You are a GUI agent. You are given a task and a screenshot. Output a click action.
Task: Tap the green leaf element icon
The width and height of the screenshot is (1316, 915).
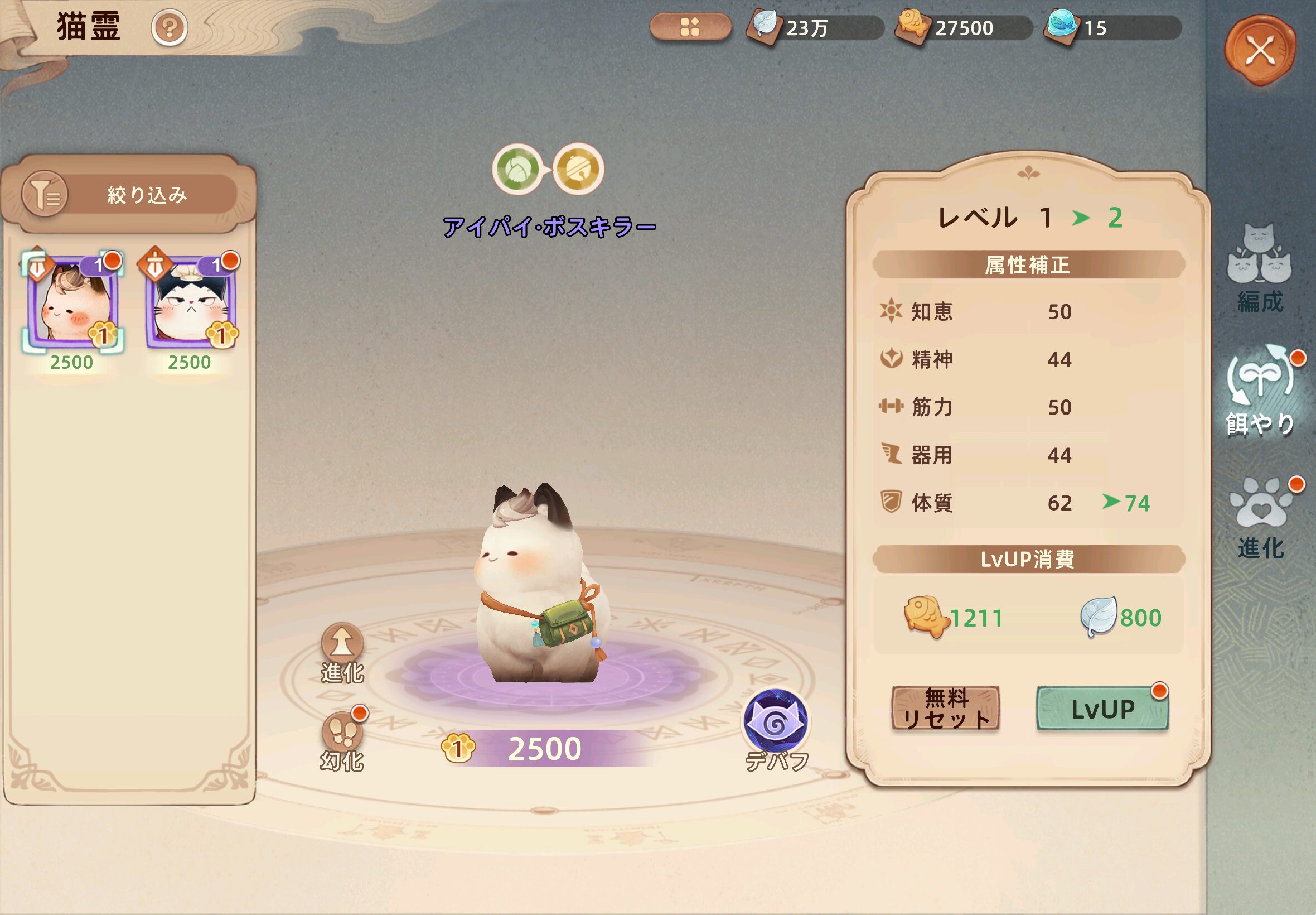pos(518,169)
